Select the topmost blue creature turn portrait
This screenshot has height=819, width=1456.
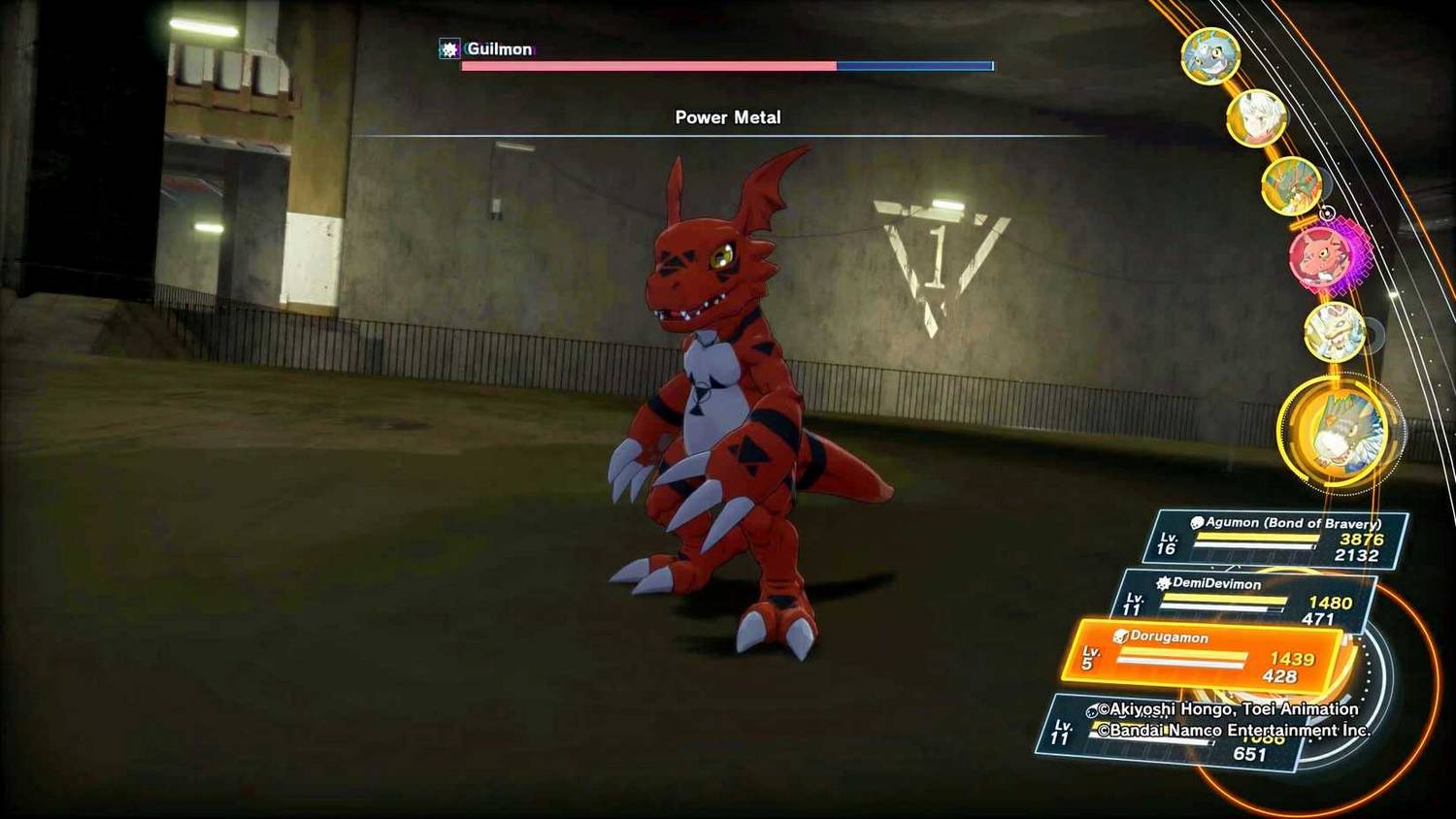[1209, 56]
